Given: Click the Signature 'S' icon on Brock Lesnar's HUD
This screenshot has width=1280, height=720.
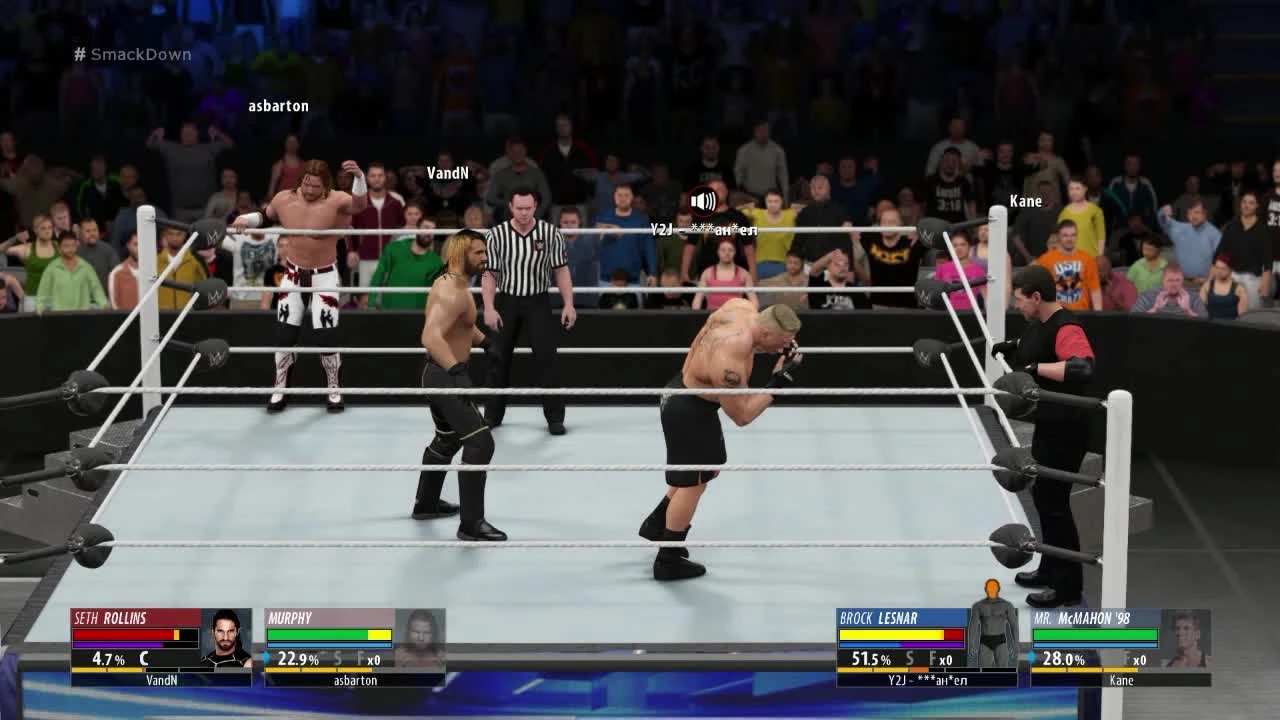Looking at the screenshot, I should pos(908,658).
